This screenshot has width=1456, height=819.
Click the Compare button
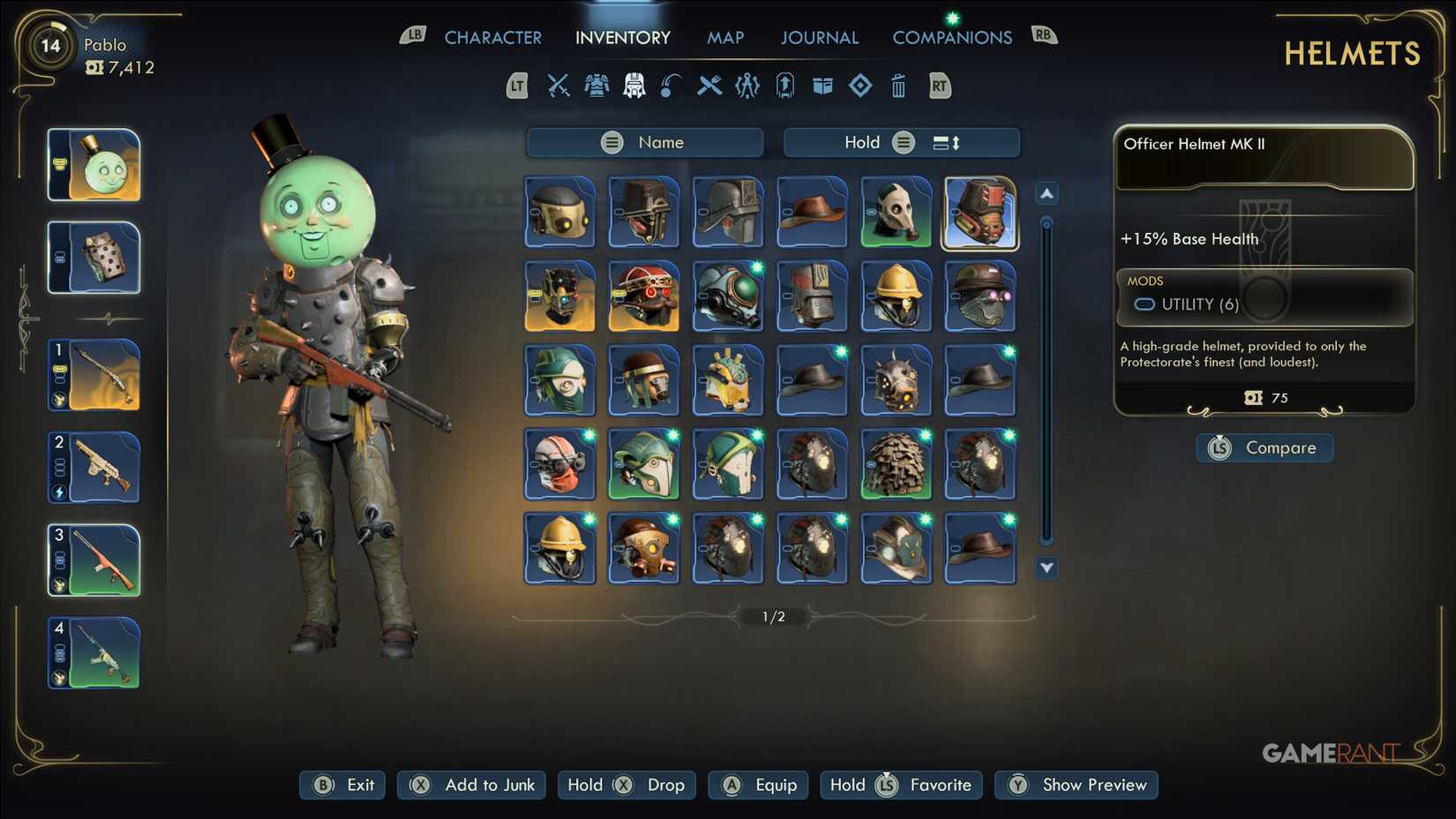point(1264,447)
